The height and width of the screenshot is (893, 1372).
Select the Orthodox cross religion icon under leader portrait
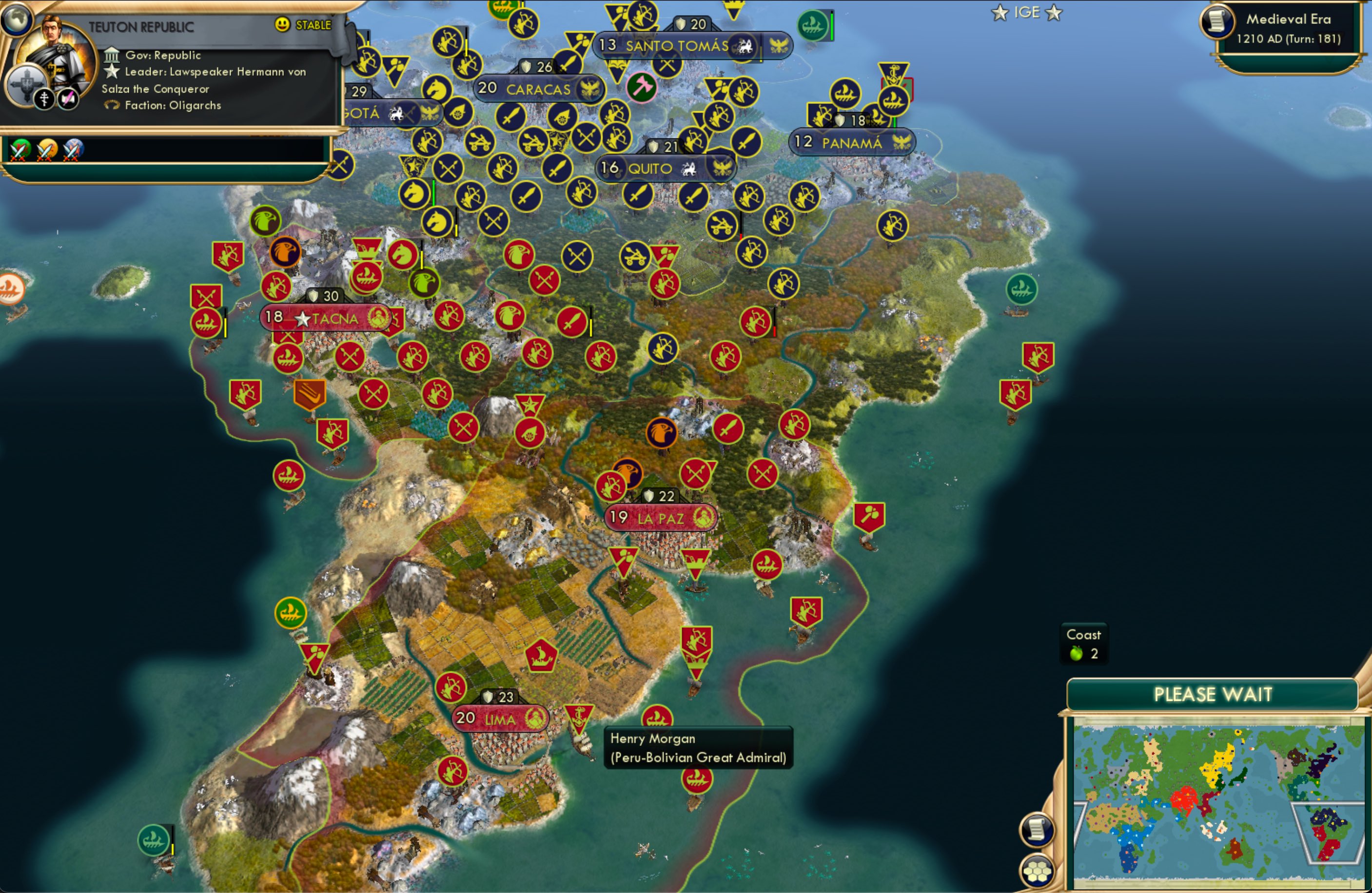pyautogui.click(x=45, y=98)
